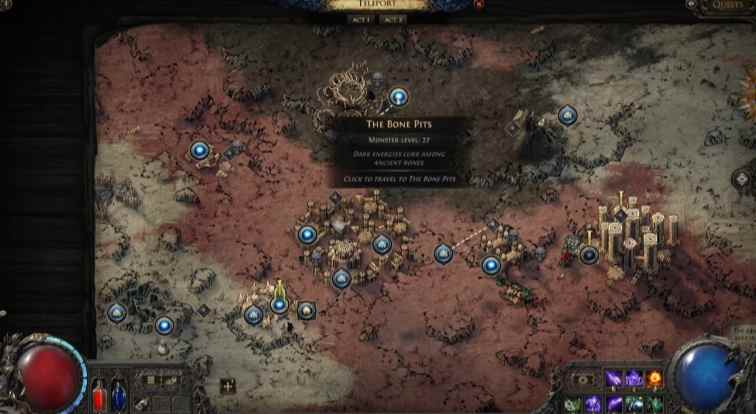
Task: Close the Teleport map with the red X
Action: [477, 5]
